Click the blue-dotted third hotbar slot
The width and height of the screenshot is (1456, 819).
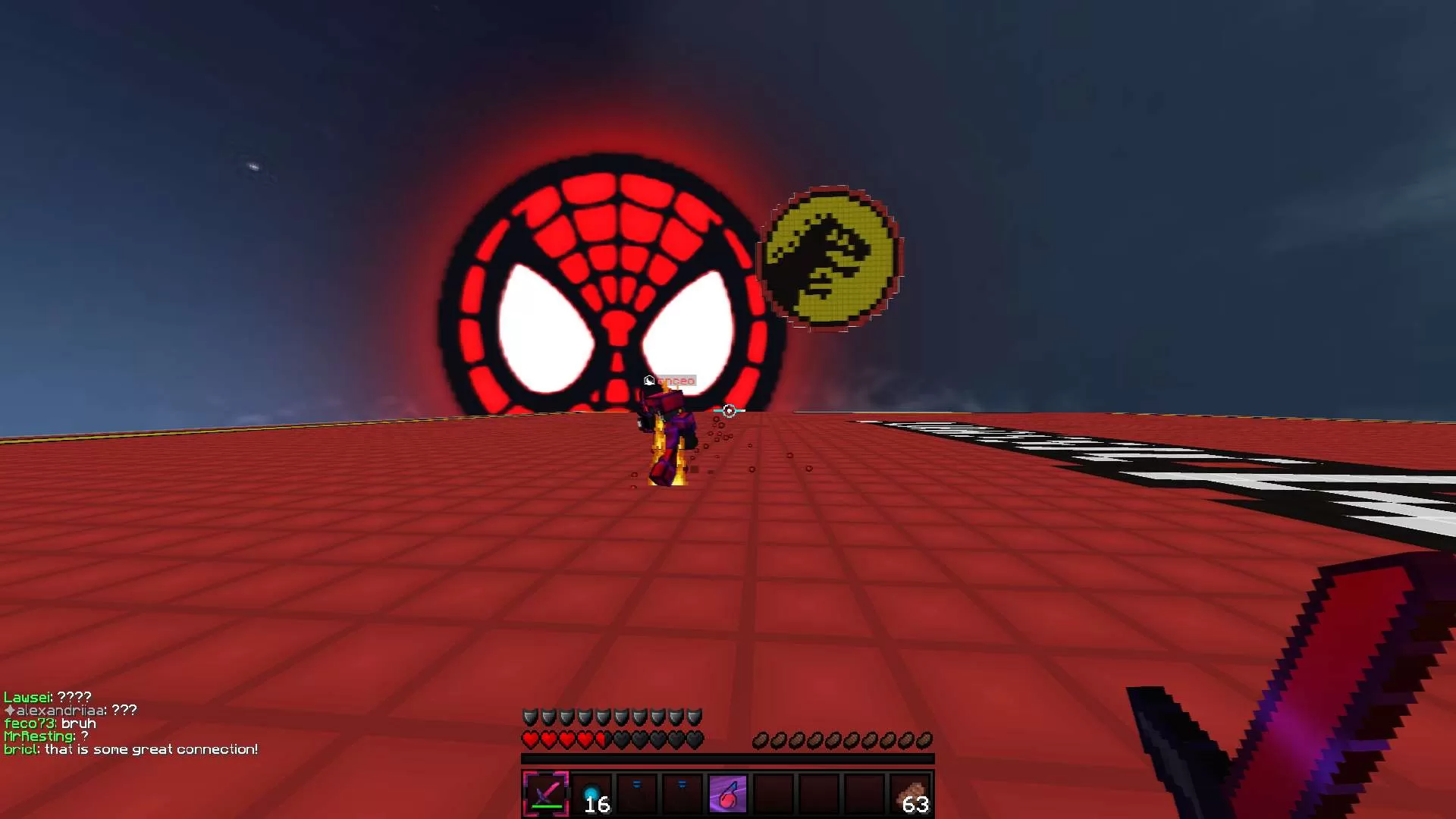point(636,792)
